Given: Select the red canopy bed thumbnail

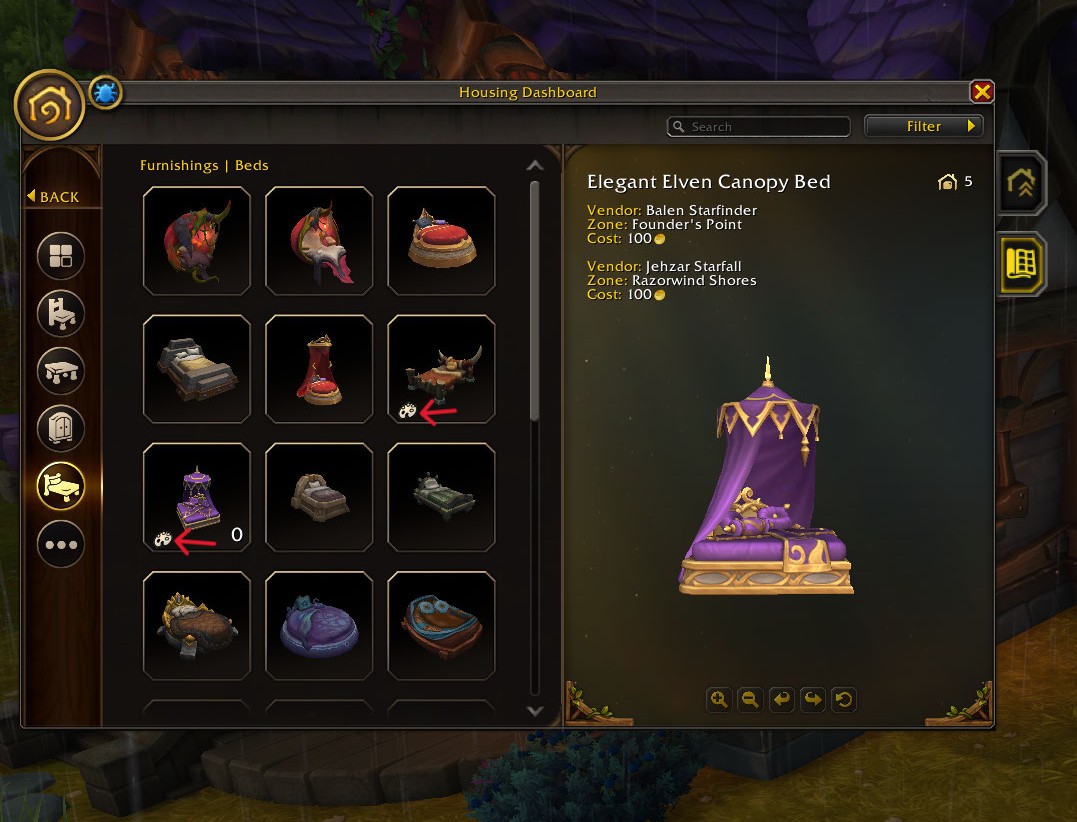Looking at the screenshot, I should click(319, 370).
